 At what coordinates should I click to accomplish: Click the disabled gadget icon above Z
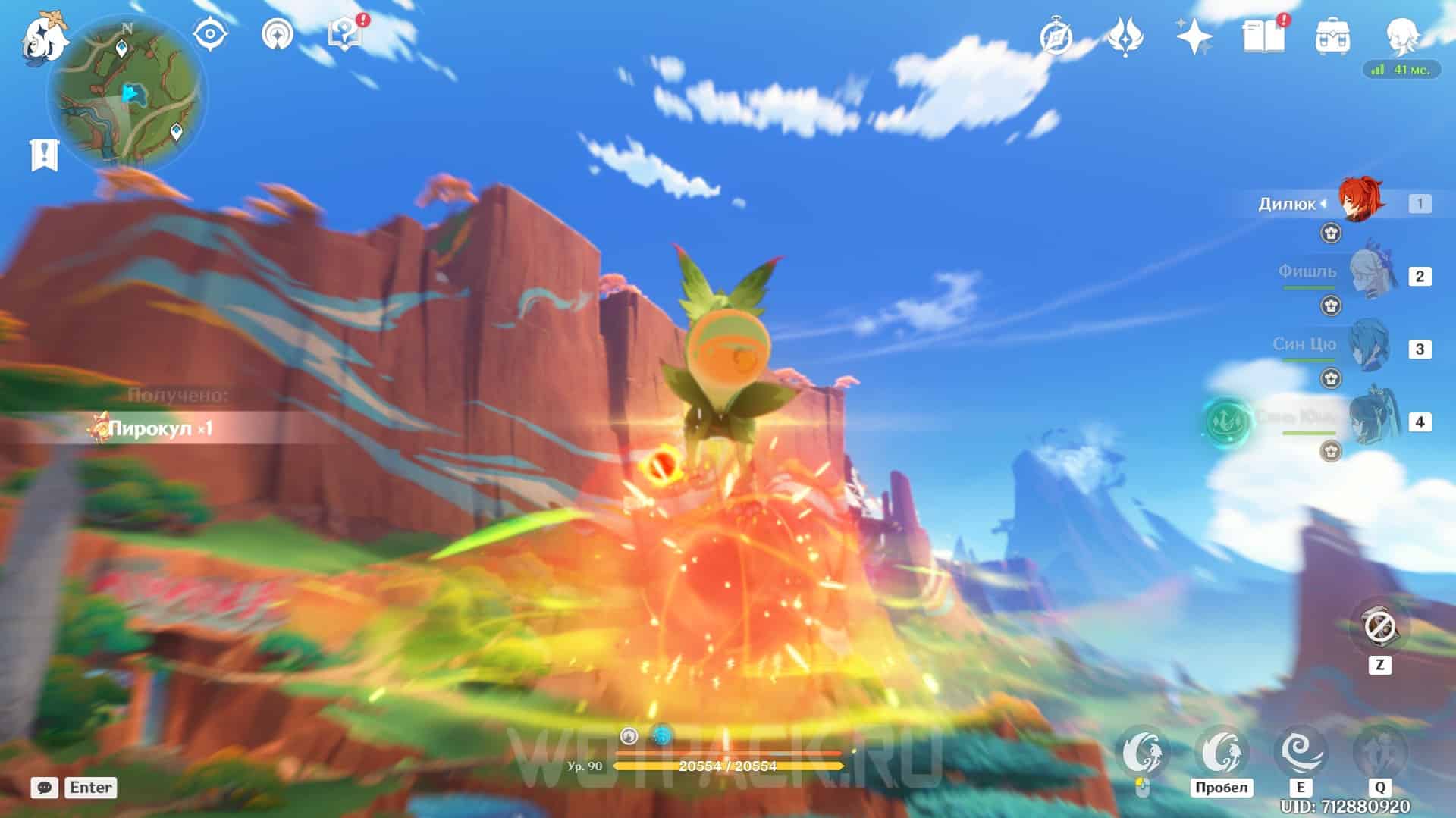click(1379, 628)
